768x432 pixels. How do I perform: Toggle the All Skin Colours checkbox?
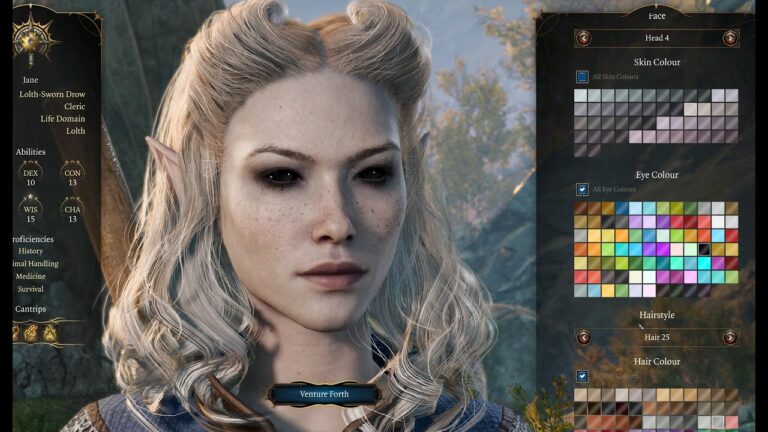coord(582,76)
